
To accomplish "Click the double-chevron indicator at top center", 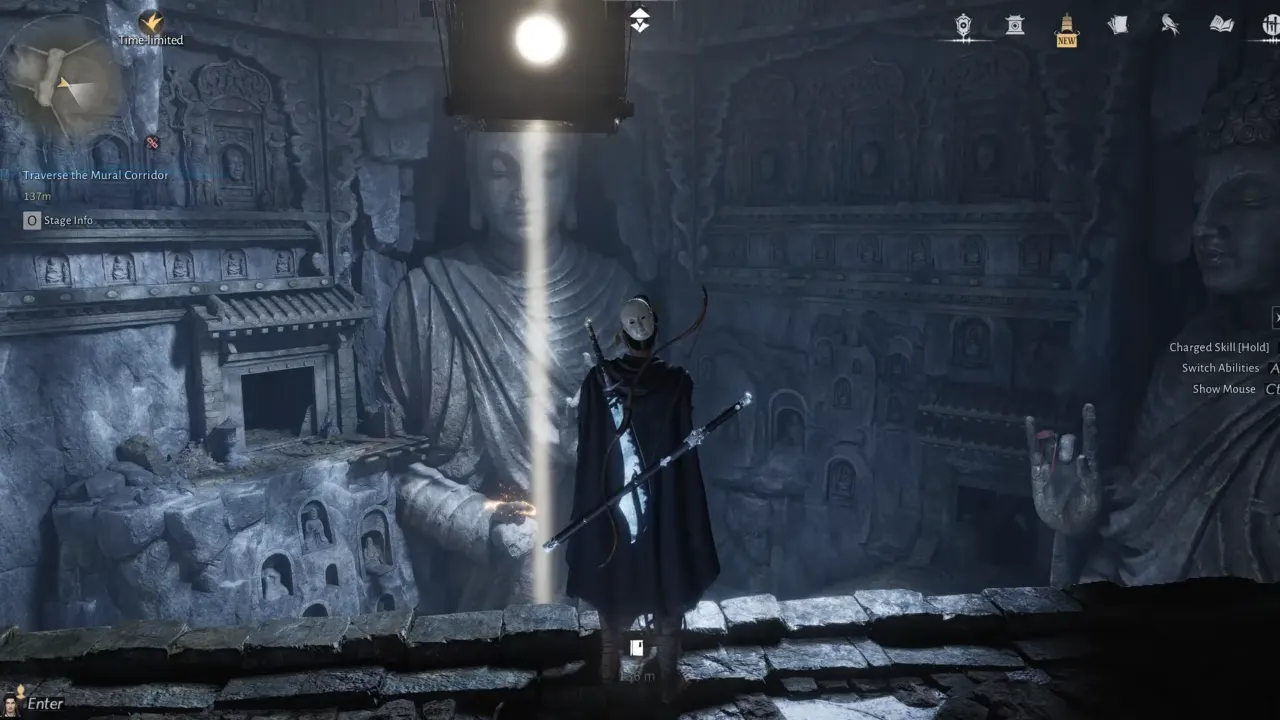I will [640, 17].
